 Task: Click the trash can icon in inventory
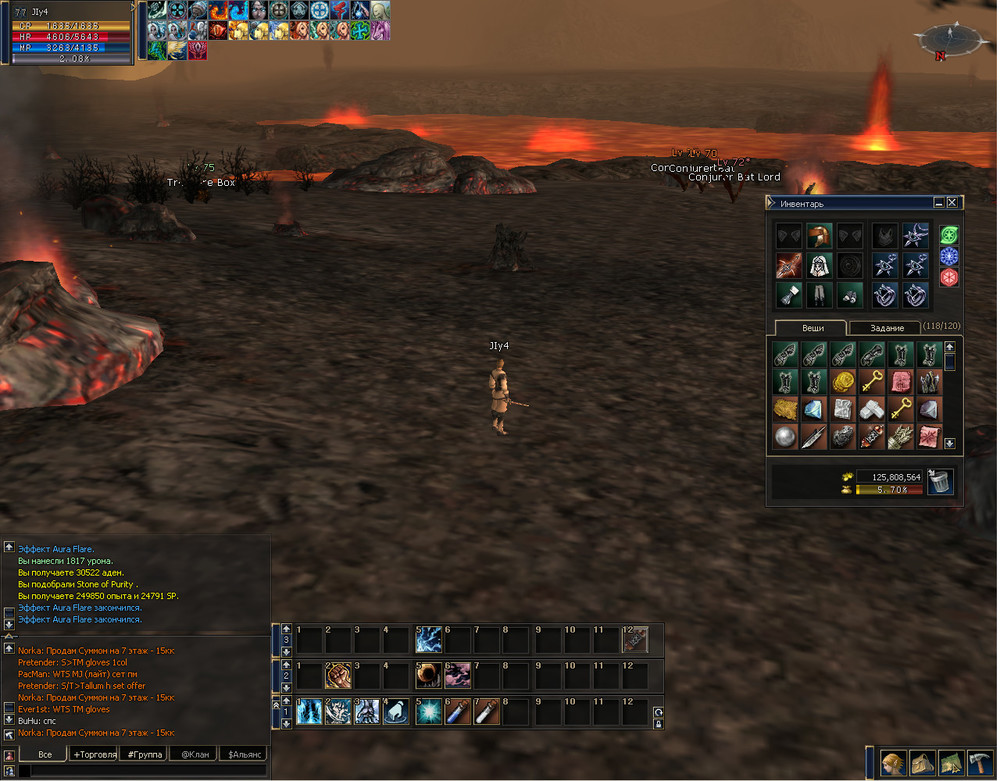point(940,483)
